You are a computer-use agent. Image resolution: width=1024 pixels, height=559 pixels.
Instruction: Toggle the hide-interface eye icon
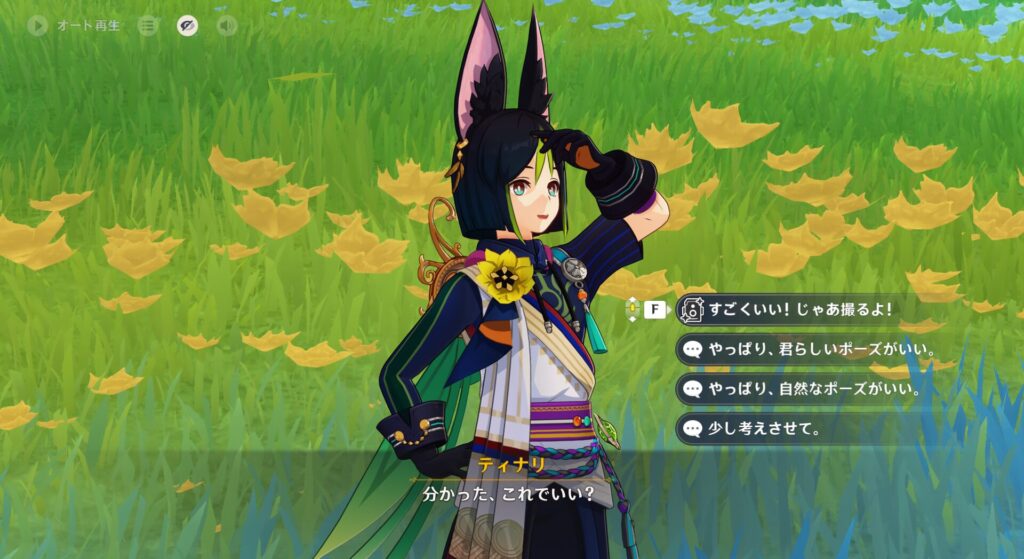coord(187,25)
